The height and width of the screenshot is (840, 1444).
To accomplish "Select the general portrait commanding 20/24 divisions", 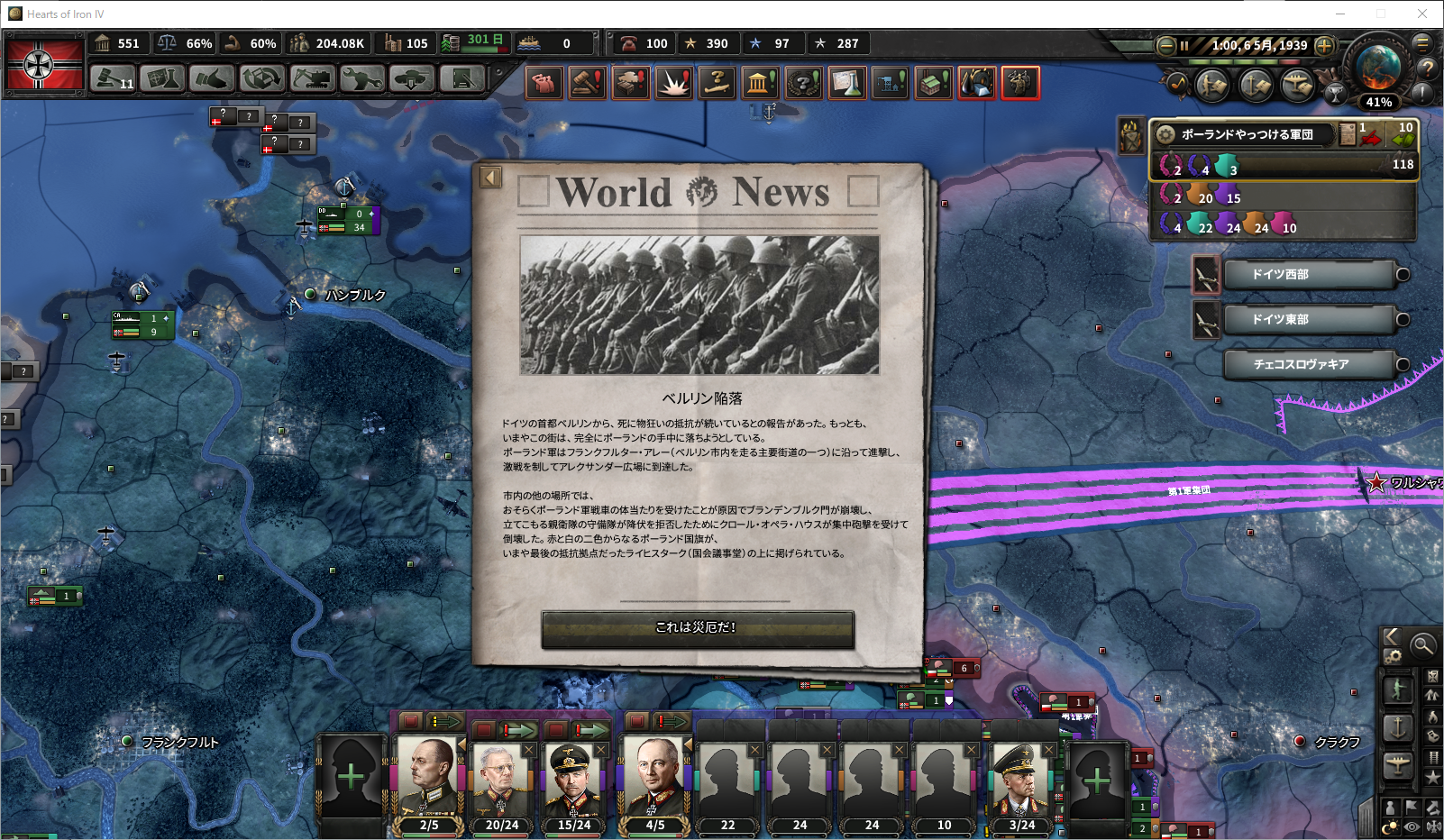I will [x=501, y=781].
